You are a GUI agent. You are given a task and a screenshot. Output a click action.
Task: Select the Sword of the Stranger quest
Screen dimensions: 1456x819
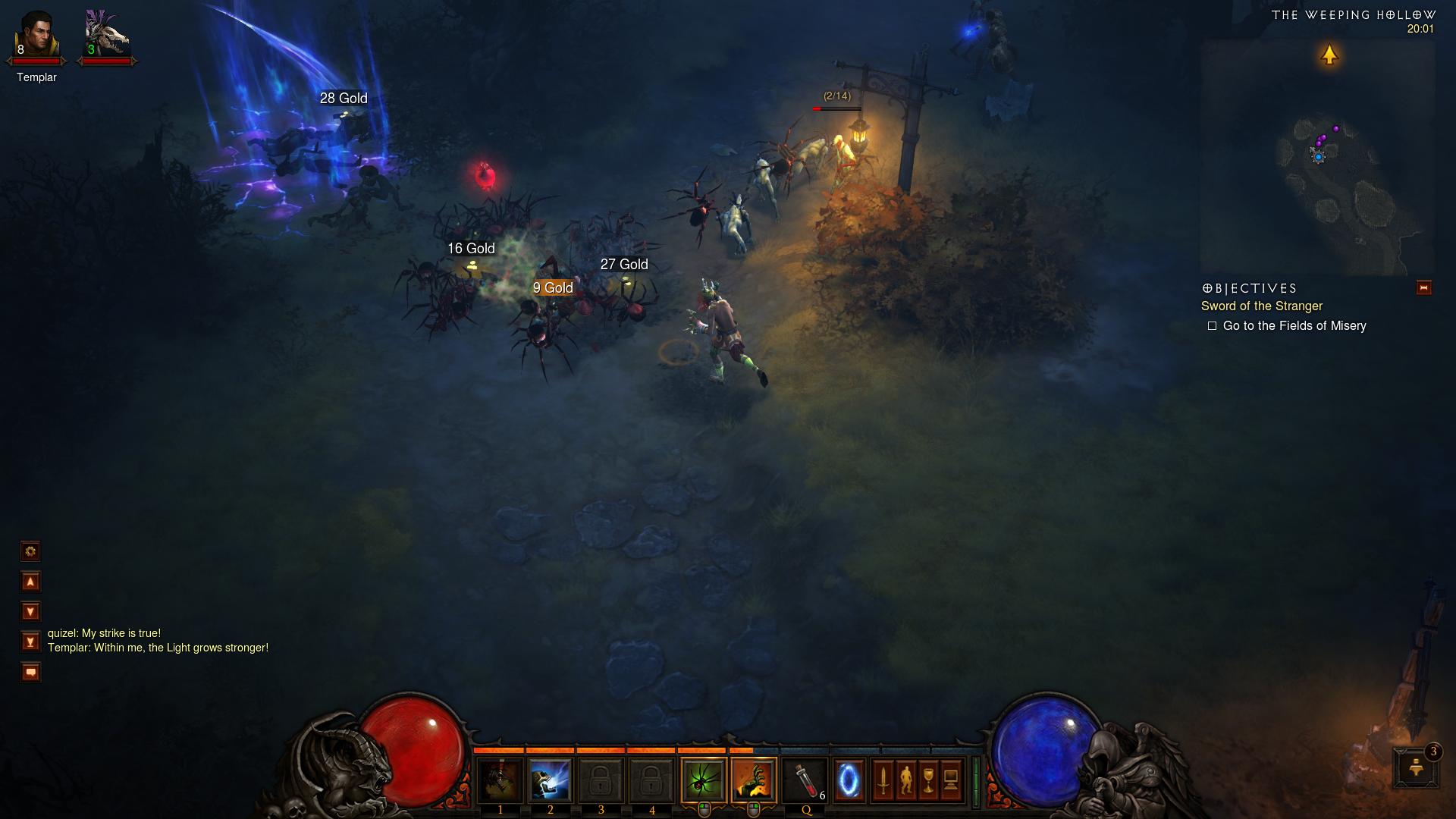(x=1261, y=306)
